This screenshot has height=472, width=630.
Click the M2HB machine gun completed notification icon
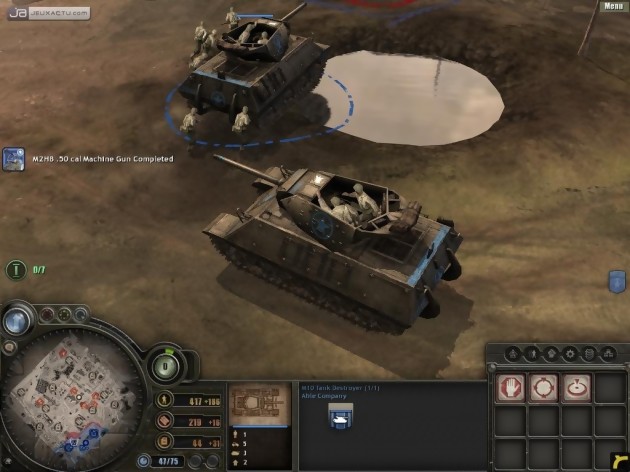click(x=13, y=159)
